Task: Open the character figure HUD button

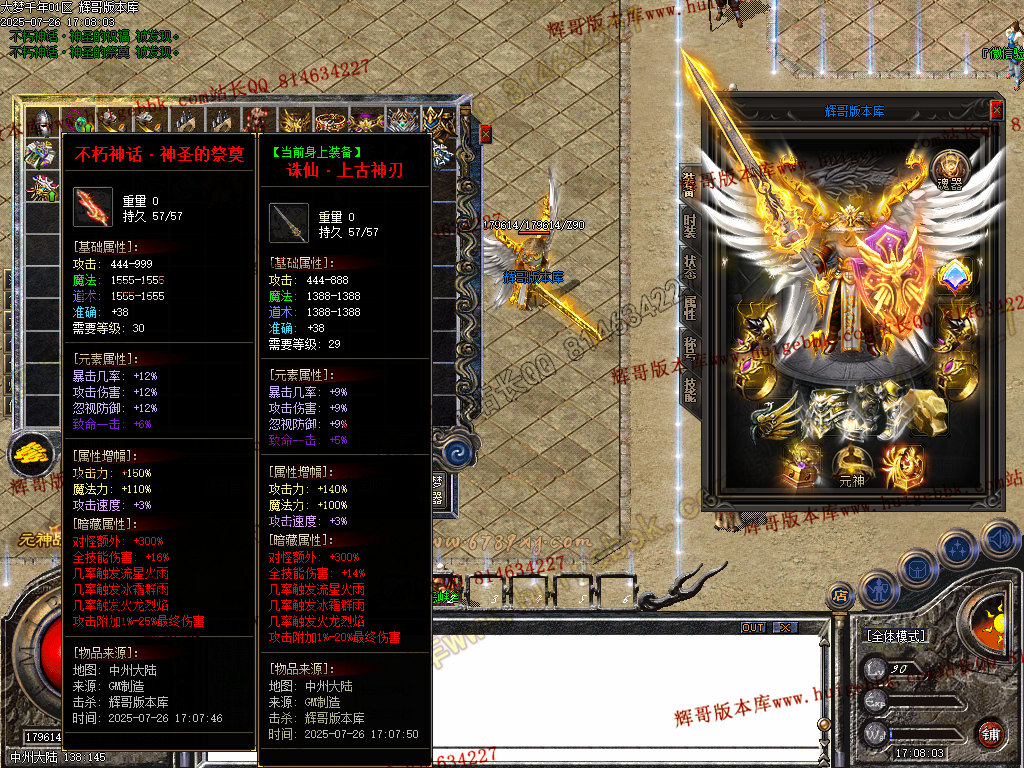Action: [877, 588]
